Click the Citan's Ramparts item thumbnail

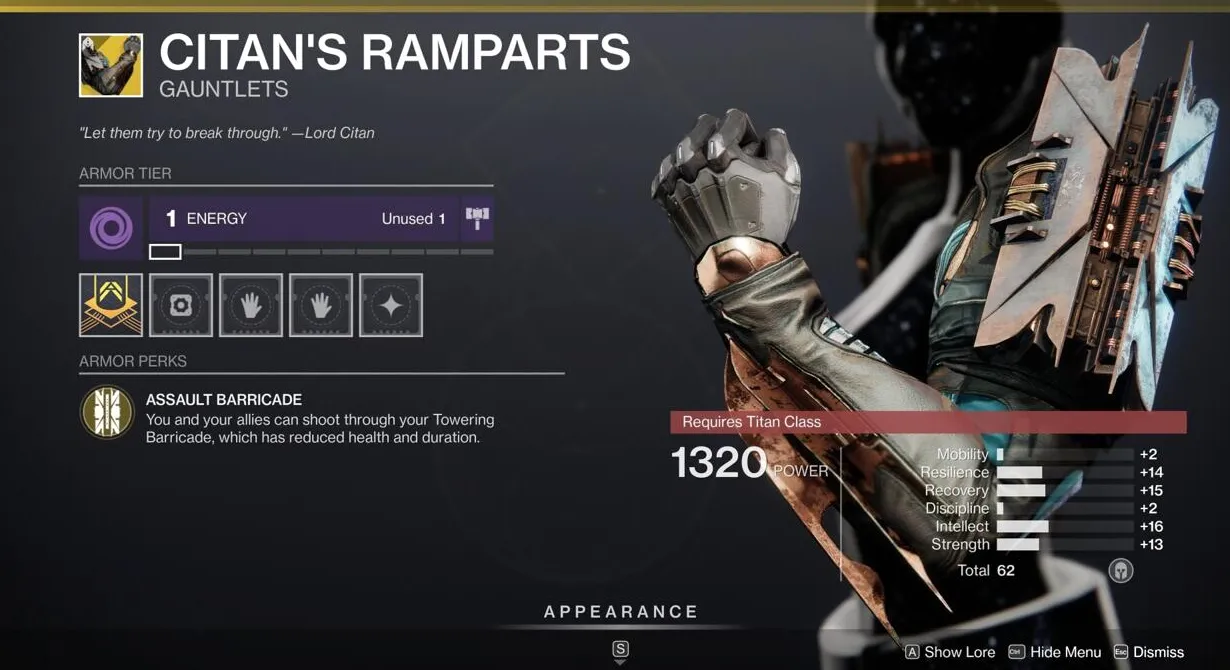110,66
